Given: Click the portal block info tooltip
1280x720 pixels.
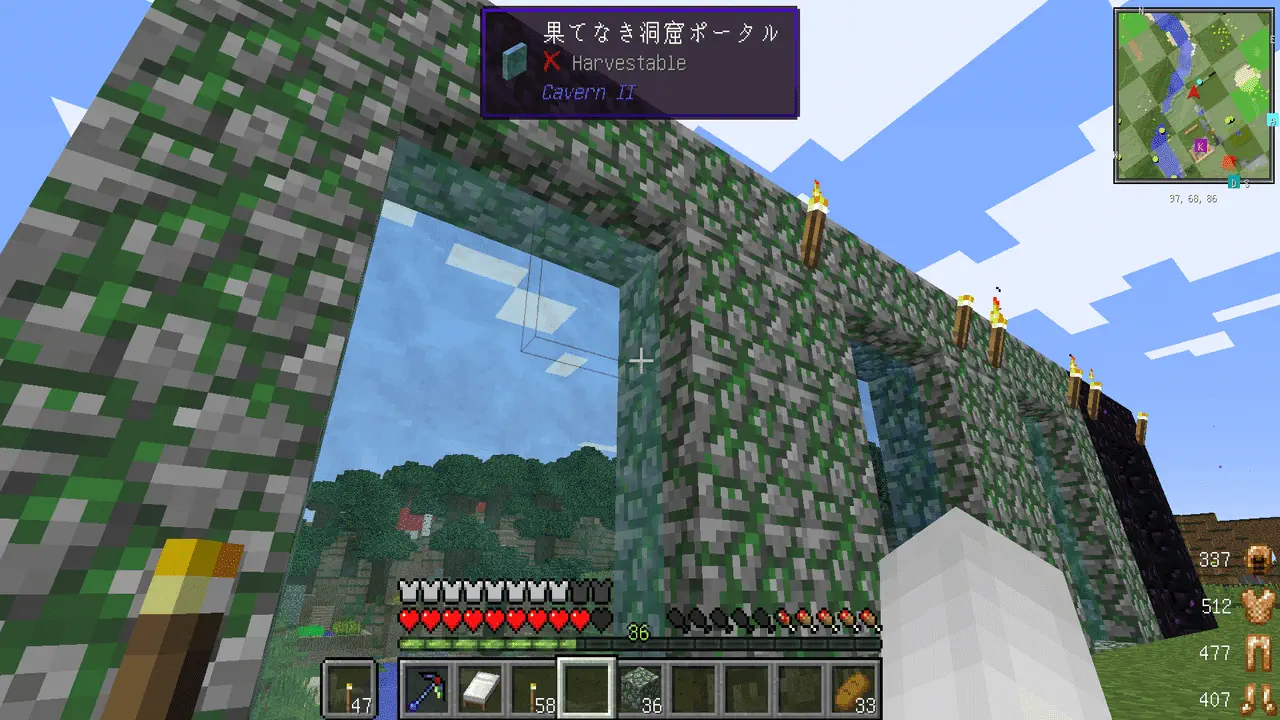Looking at the screenshot, I should pos(639,62).
